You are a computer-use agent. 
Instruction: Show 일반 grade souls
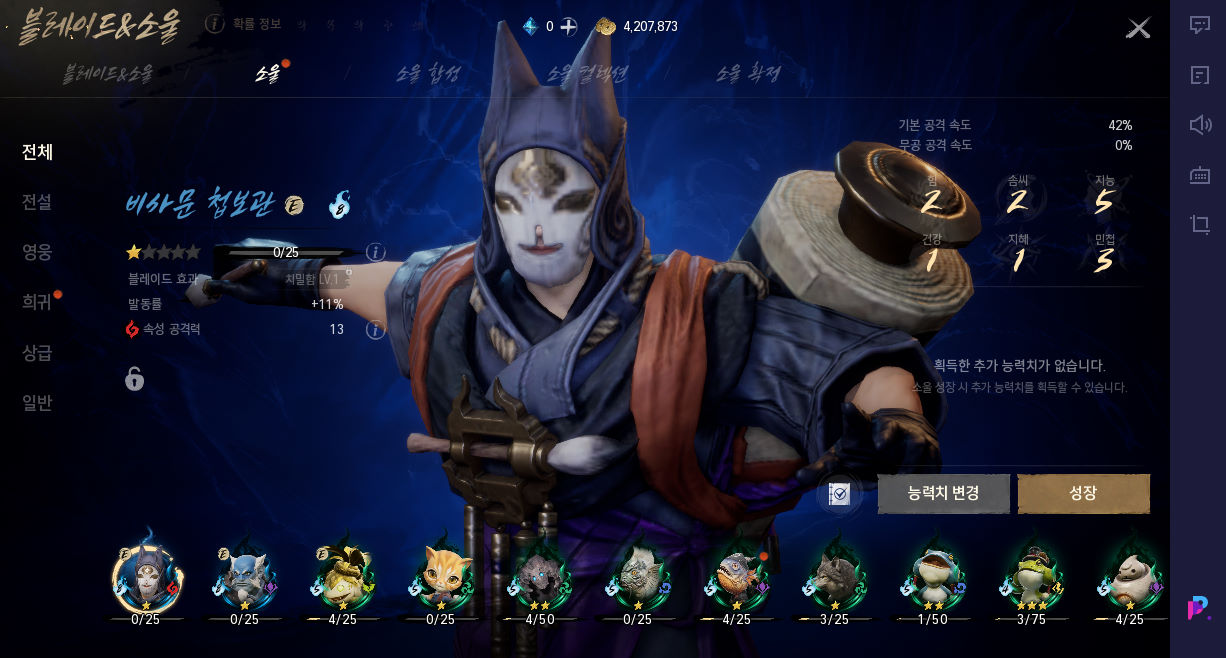(x=37, y=403)
